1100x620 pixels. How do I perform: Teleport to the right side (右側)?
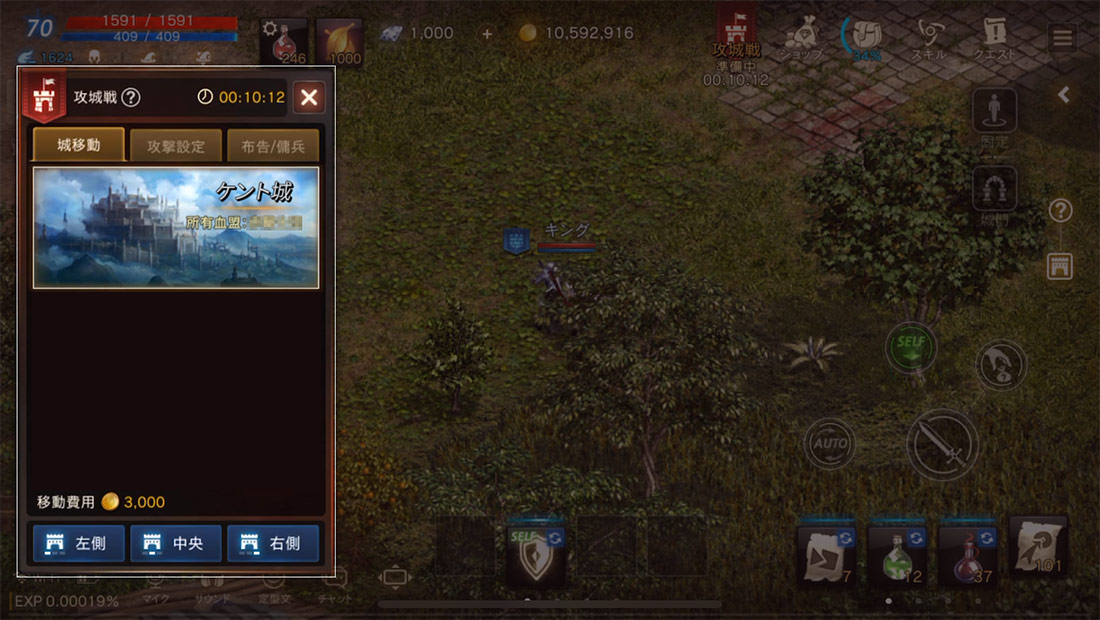[273, 543]
